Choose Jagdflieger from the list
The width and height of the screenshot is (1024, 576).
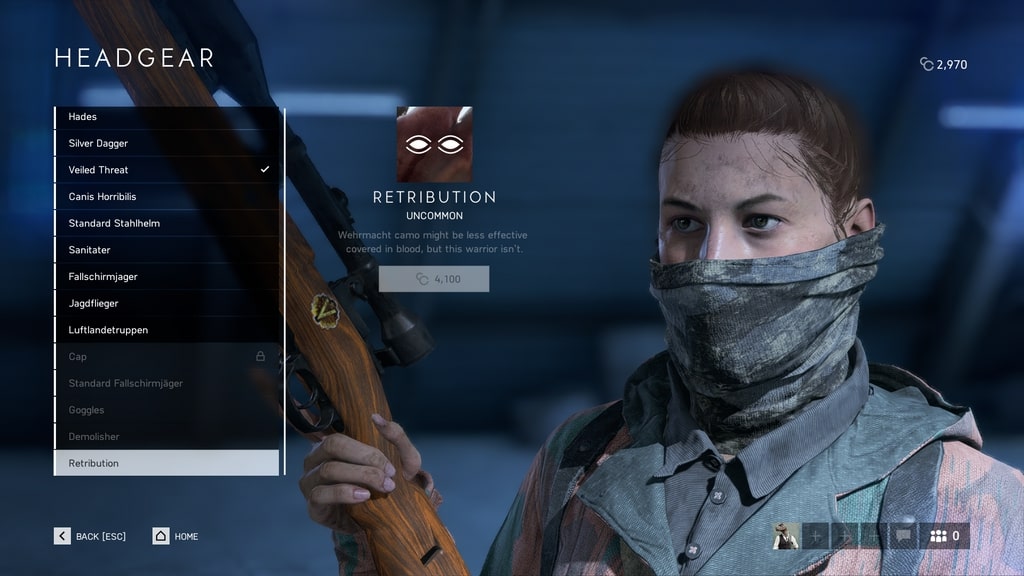166,303
